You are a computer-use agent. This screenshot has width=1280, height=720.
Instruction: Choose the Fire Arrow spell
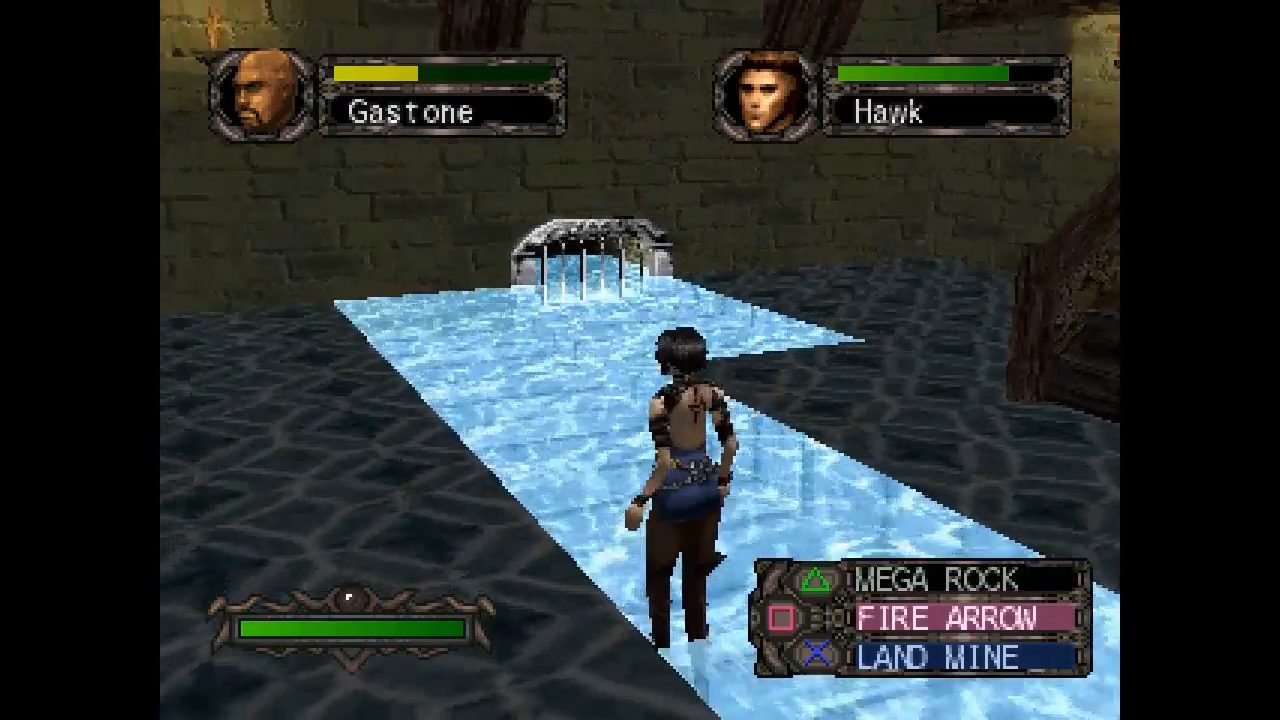tap(945, 618)
